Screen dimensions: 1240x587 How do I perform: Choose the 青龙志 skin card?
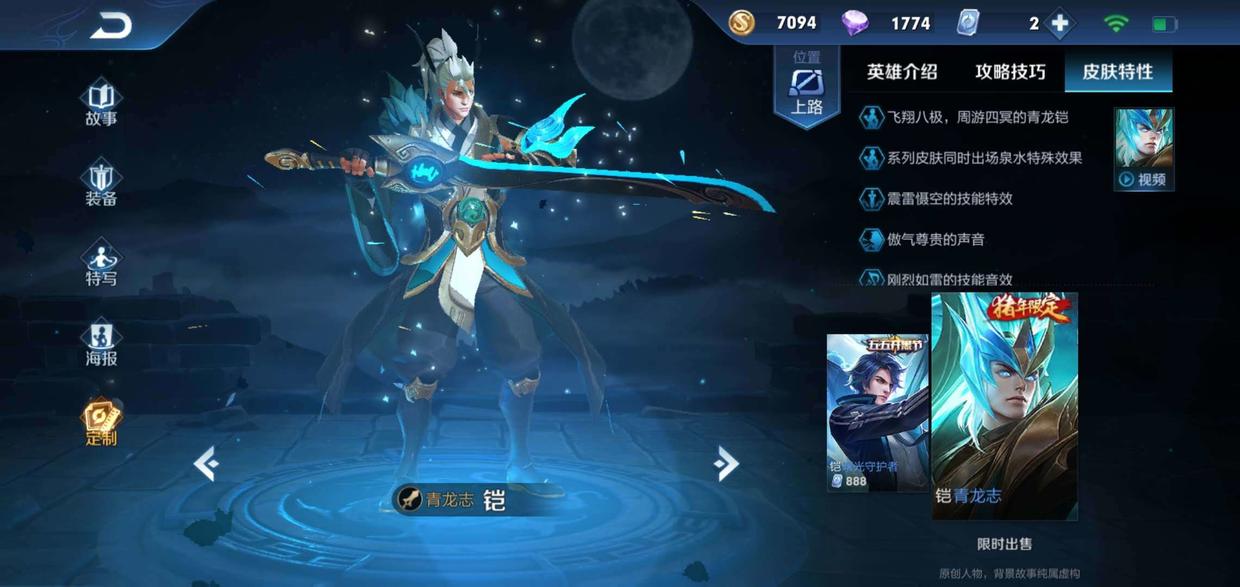click(1004, 406)
